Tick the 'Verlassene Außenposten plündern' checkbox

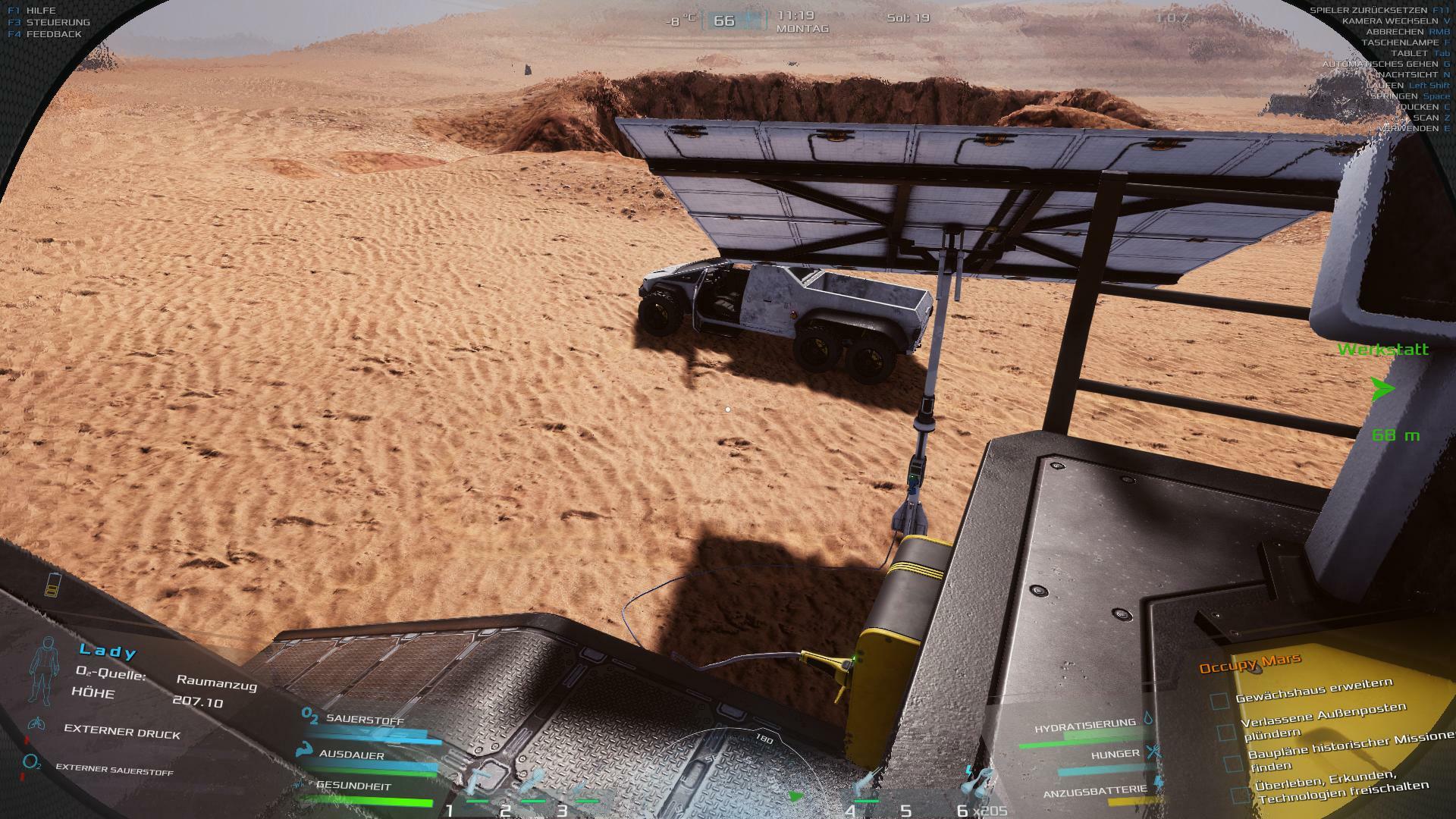coord(1225,733)
